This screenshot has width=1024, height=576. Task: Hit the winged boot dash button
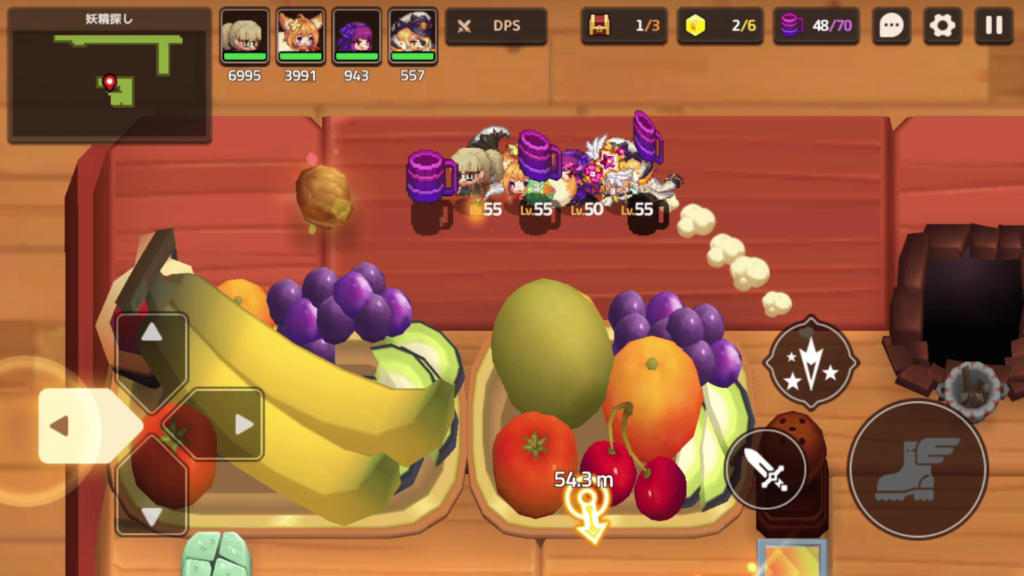[x=917, y=468]
